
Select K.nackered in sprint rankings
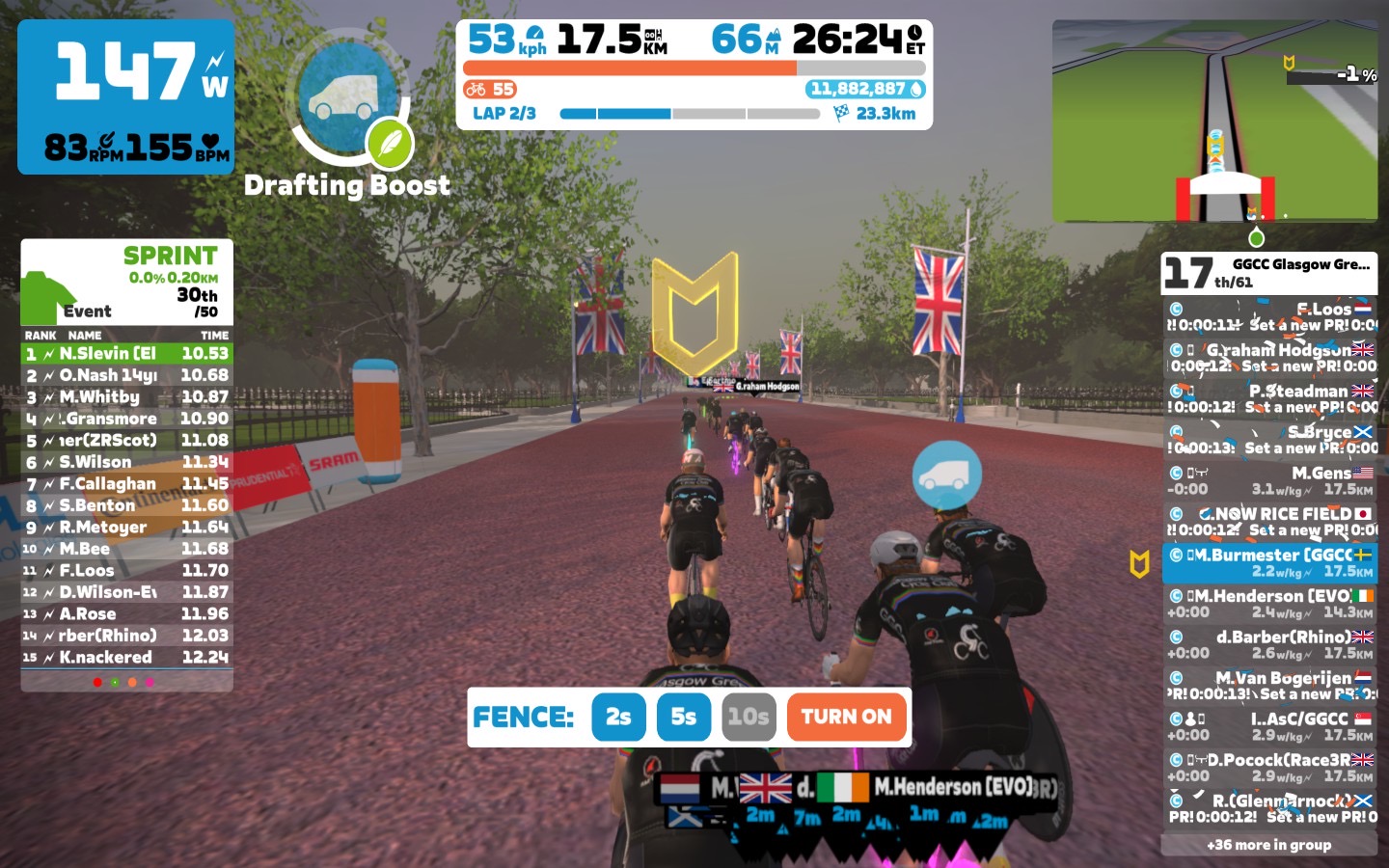(126, 658)
